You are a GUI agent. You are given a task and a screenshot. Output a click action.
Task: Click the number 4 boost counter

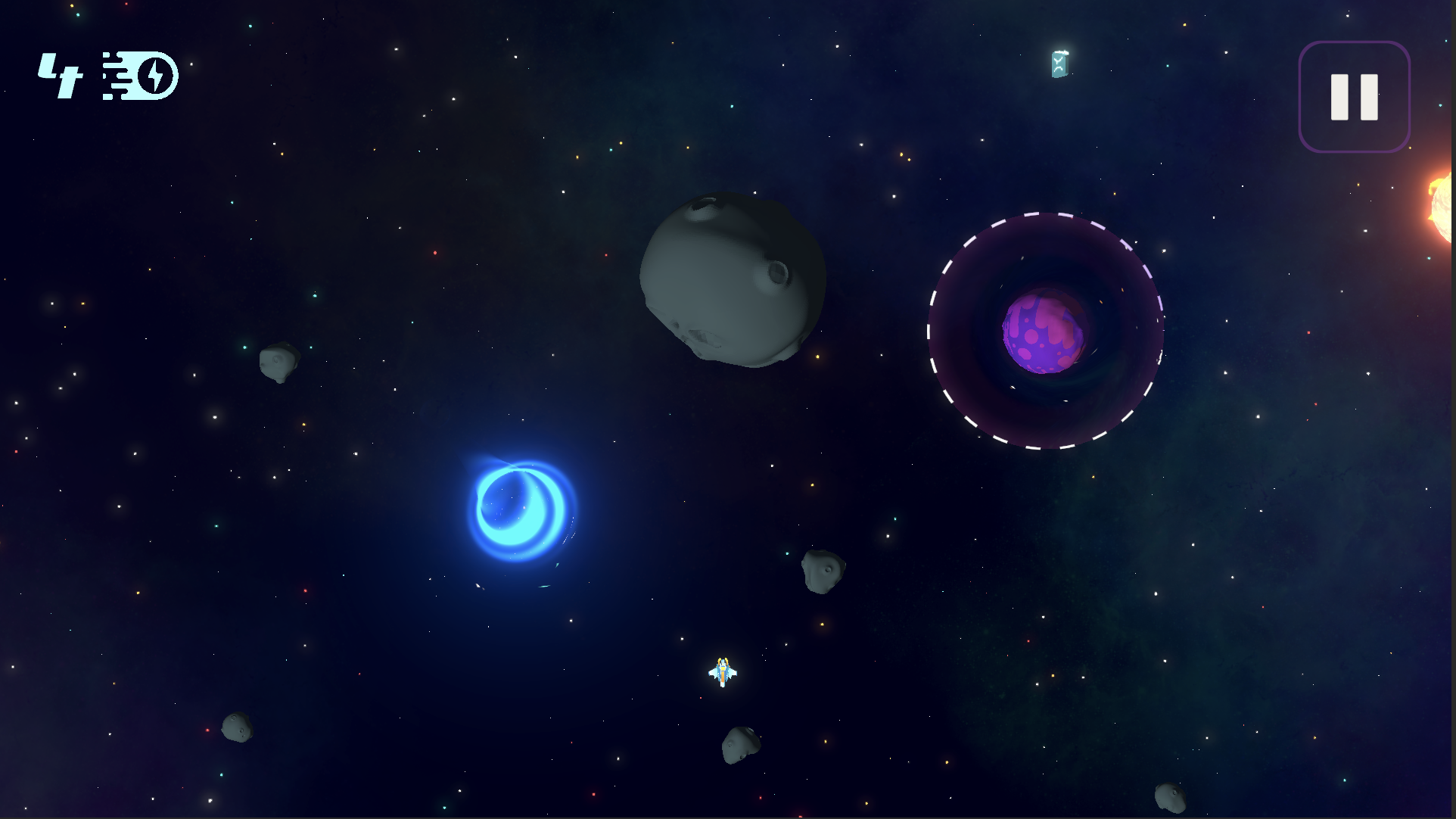[x=59, y=74]
